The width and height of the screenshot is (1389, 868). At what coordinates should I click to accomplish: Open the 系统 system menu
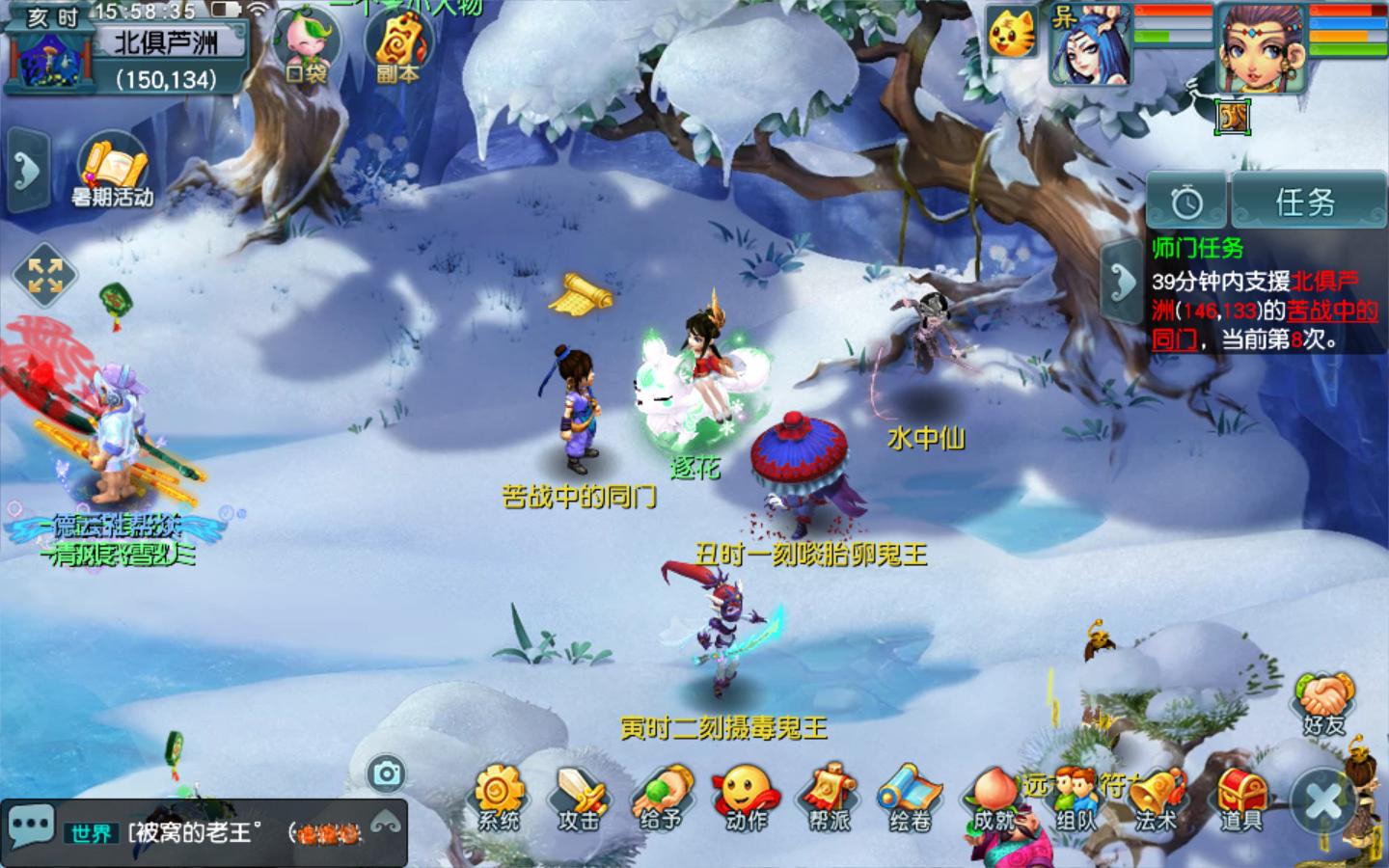coord(498,797)
